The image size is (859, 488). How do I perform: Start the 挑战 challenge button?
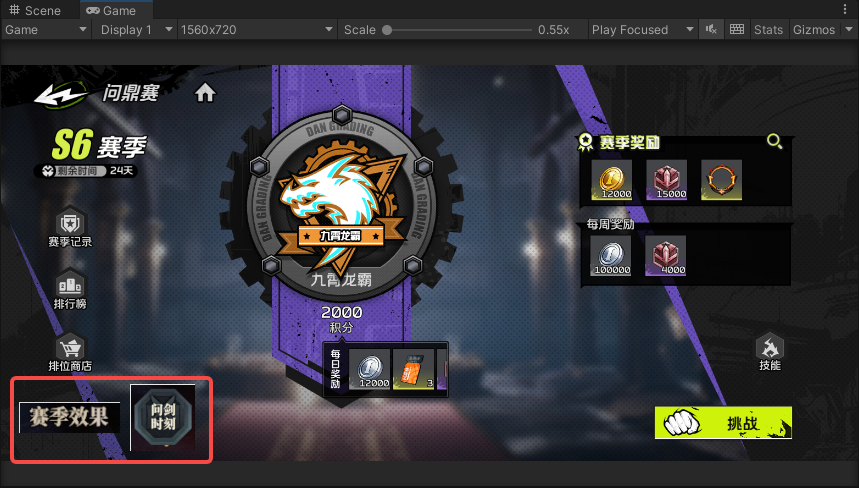point(723,423)
